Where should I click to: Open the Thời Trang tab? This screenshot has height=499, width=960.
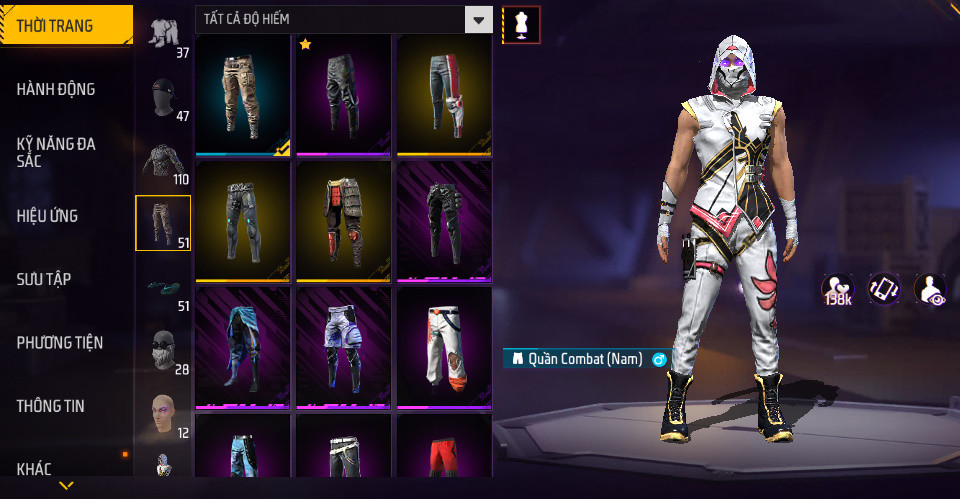tap(66, 26)
